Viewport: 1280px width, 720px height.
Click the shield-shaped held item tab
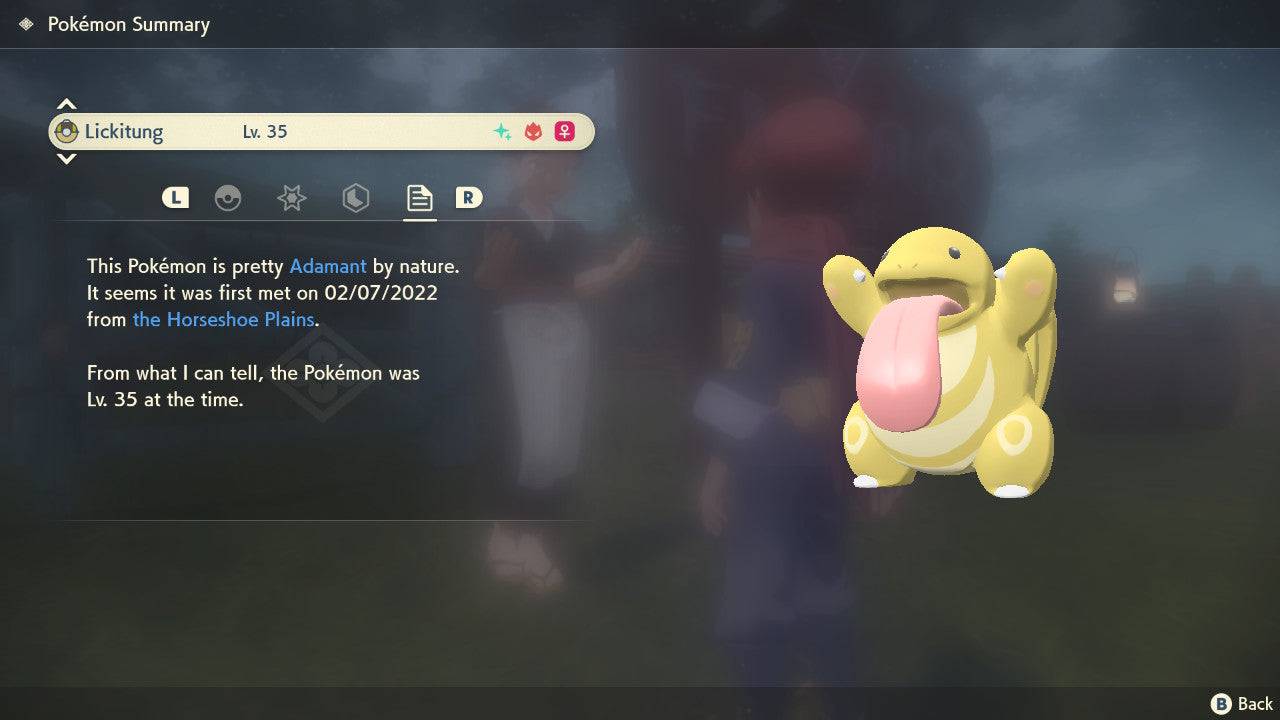coord(355,197)
